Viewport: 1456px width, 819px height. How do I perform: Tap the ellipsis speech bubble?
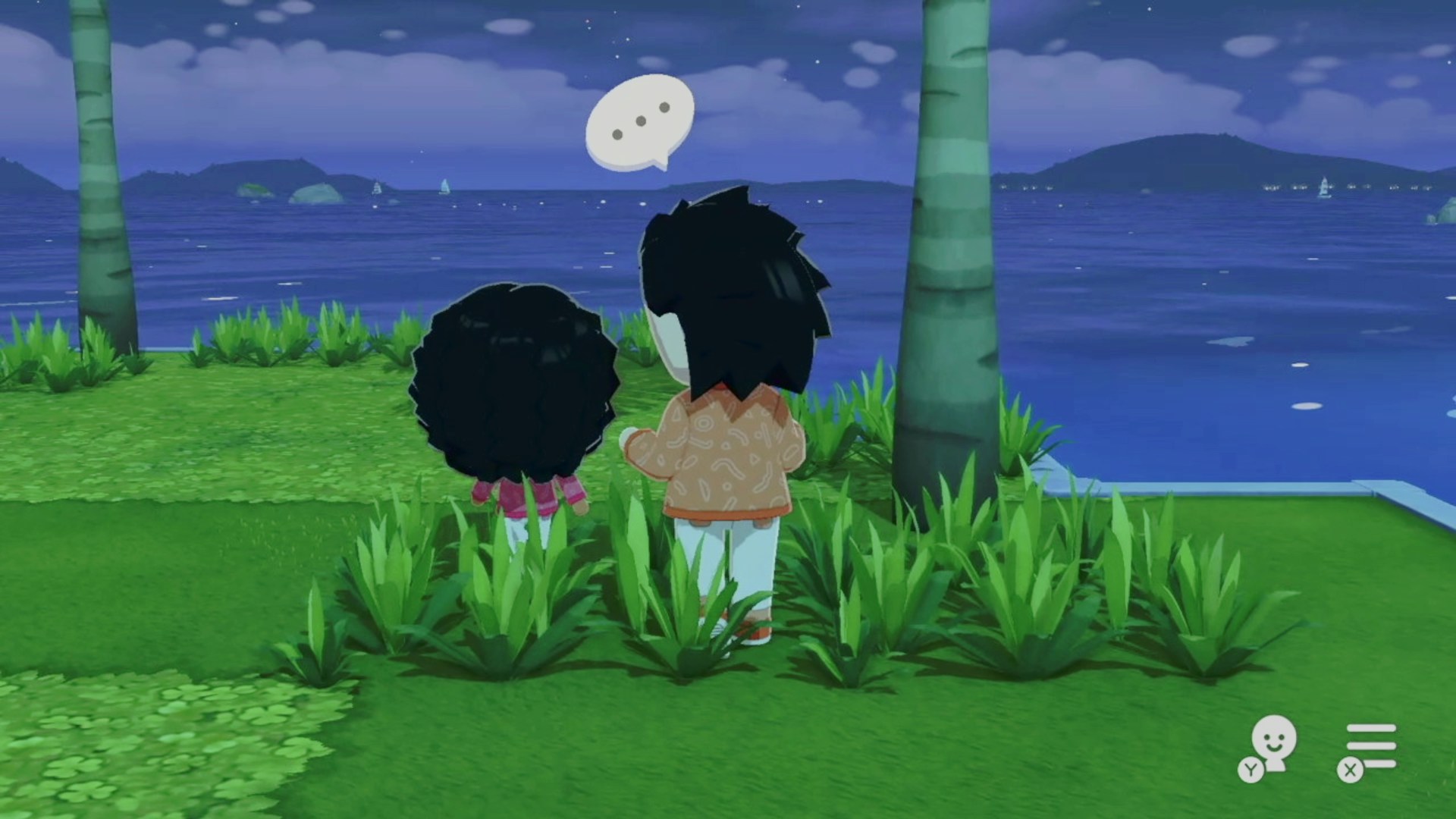pyautogui.click(x=640, y=121)
